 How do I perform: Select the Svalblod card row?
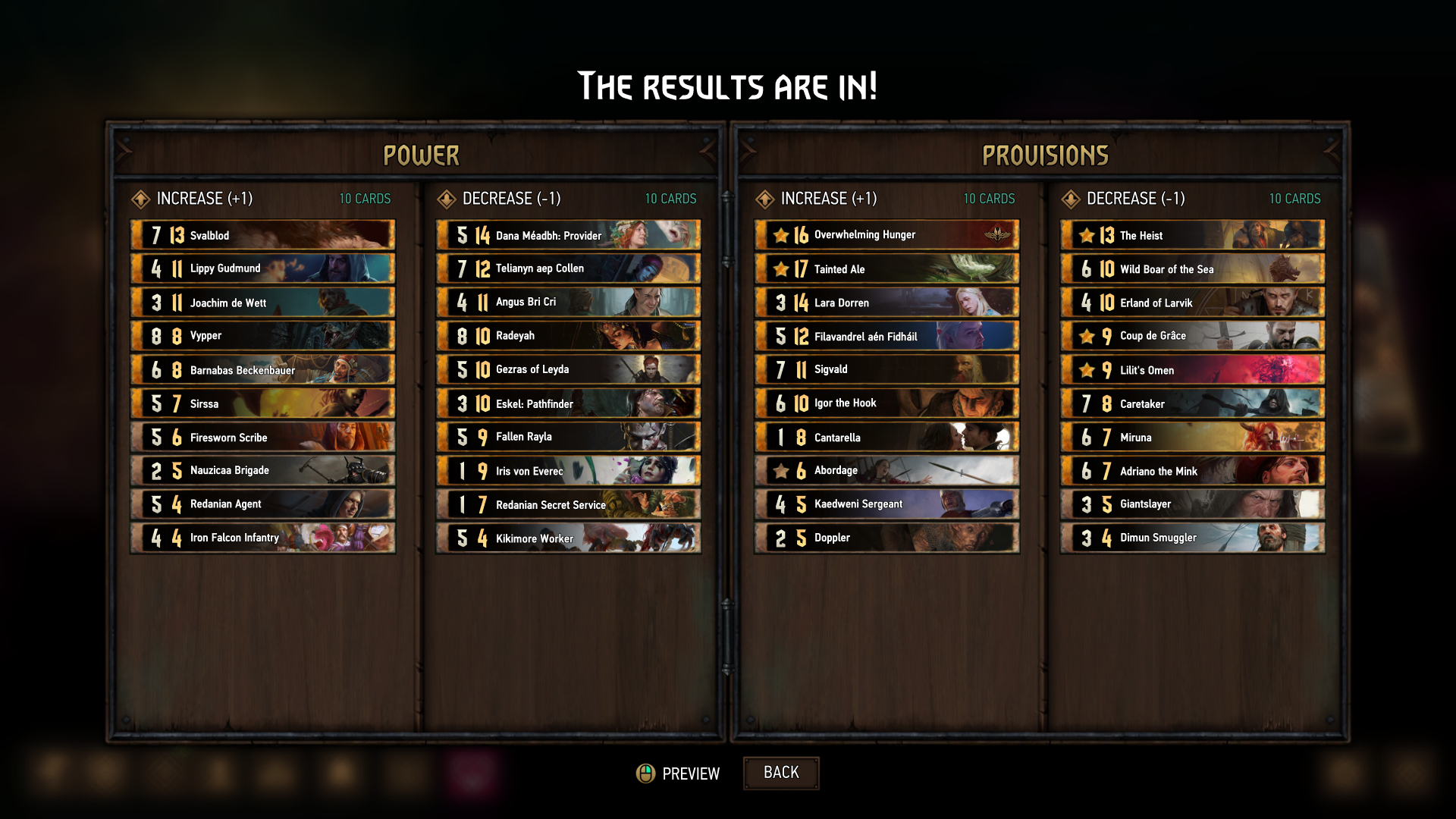[x=262, y=235]
